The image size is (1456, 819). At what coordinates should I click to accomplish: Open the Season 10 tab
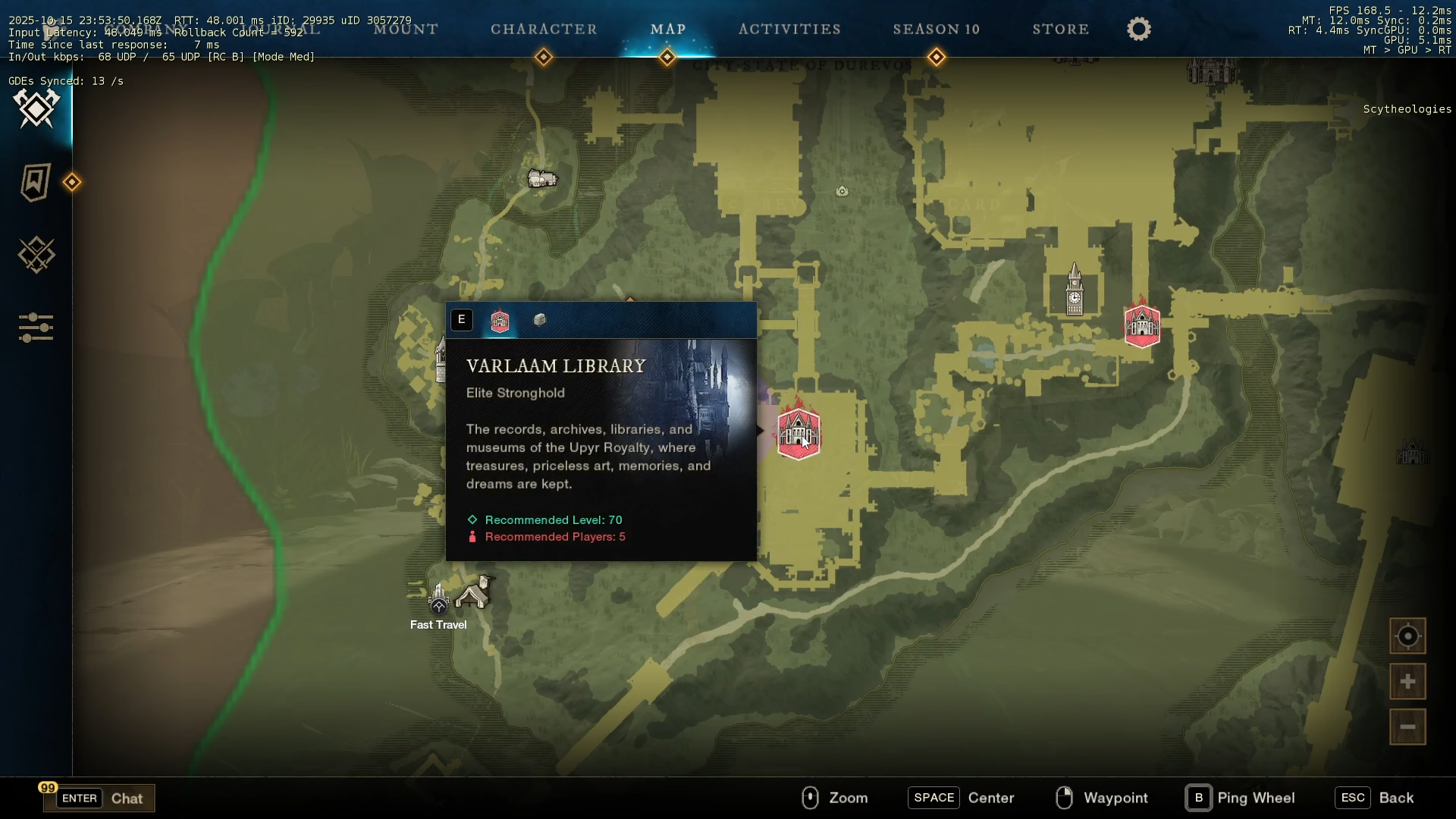coord(936,30)
